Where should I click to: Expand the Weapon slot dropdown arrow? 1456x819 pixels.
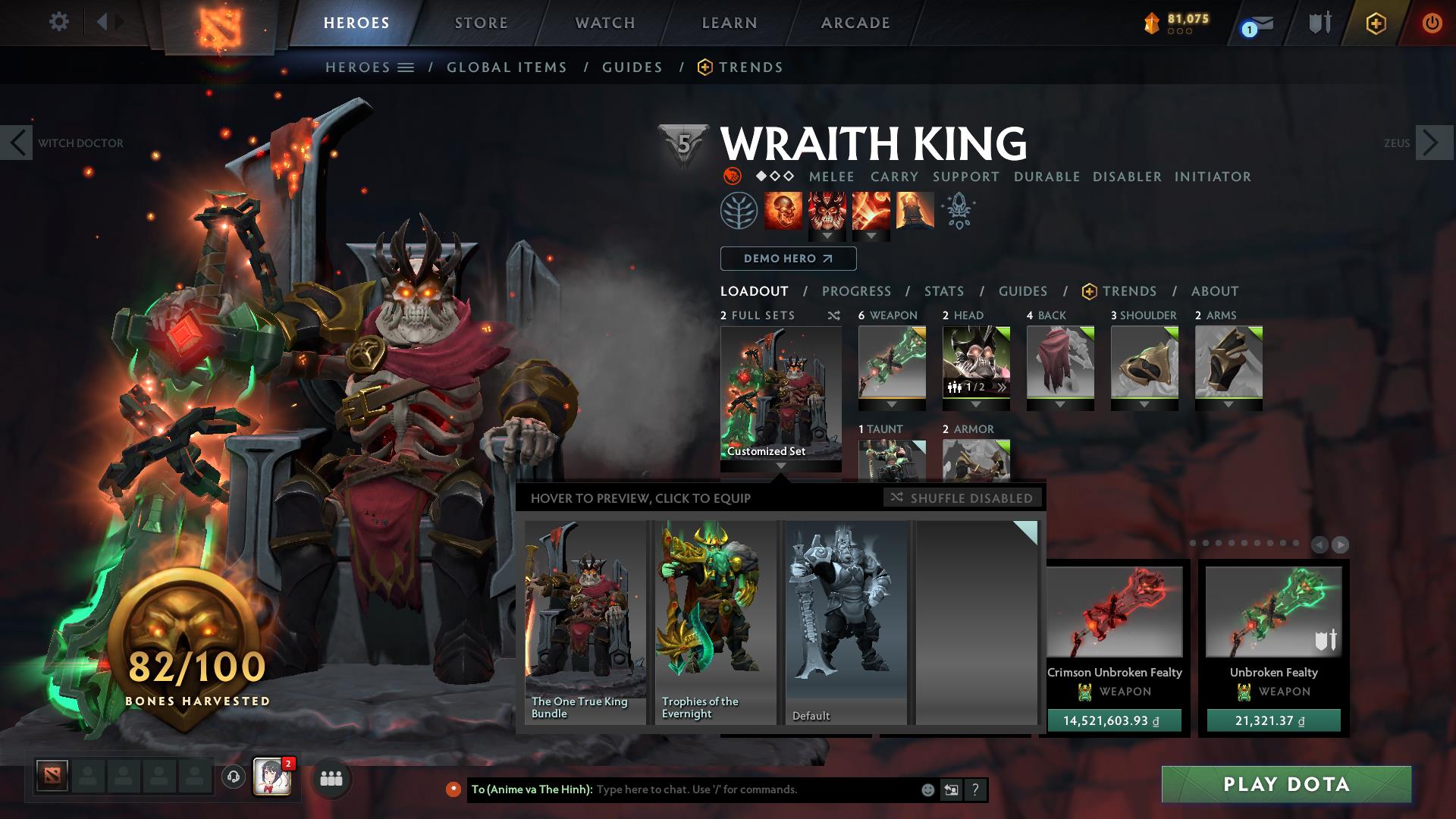tap(891, 405)
